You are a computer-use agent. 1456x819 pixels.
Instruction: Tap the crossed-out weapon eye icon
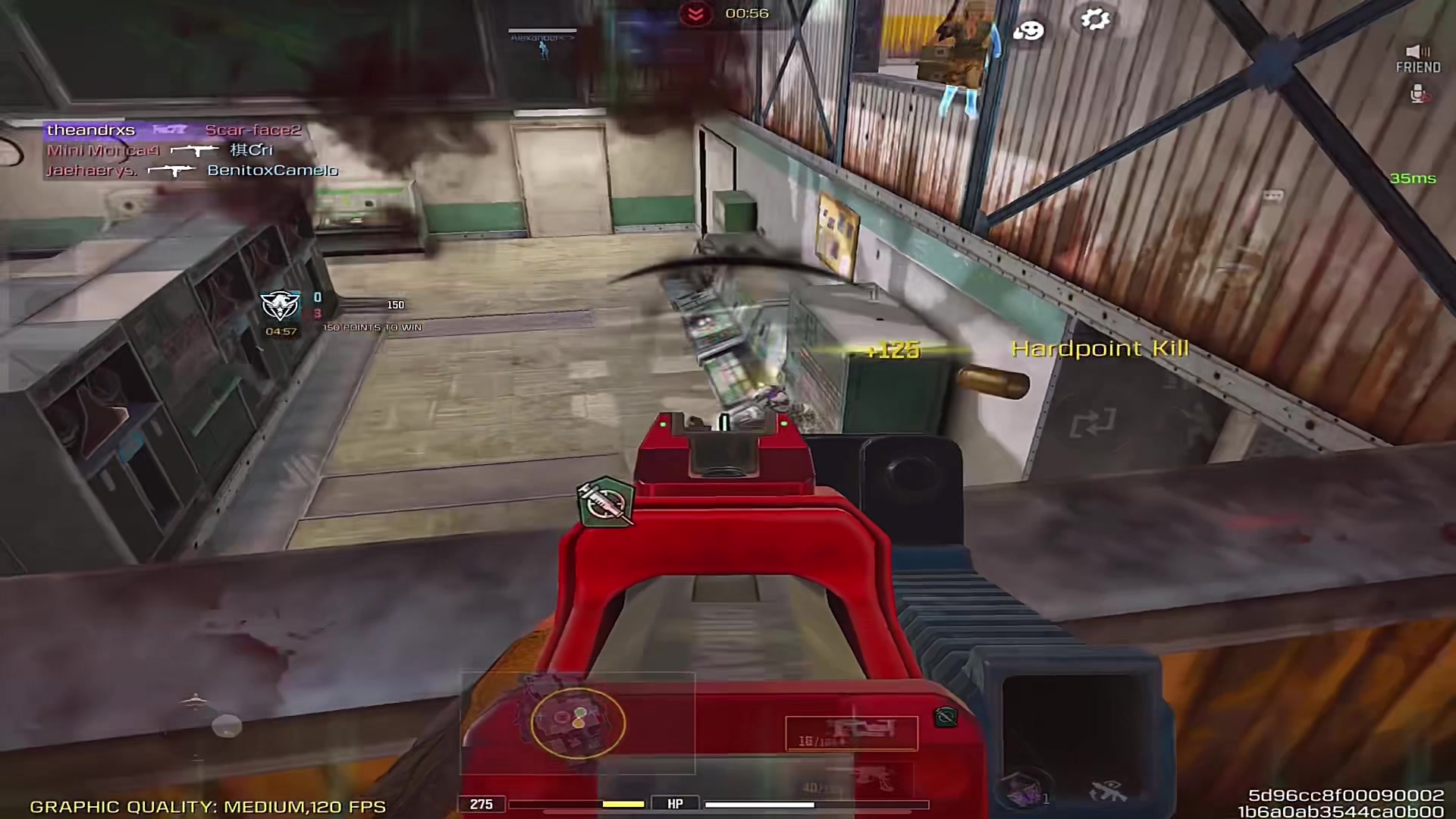tap(1108, 792)
